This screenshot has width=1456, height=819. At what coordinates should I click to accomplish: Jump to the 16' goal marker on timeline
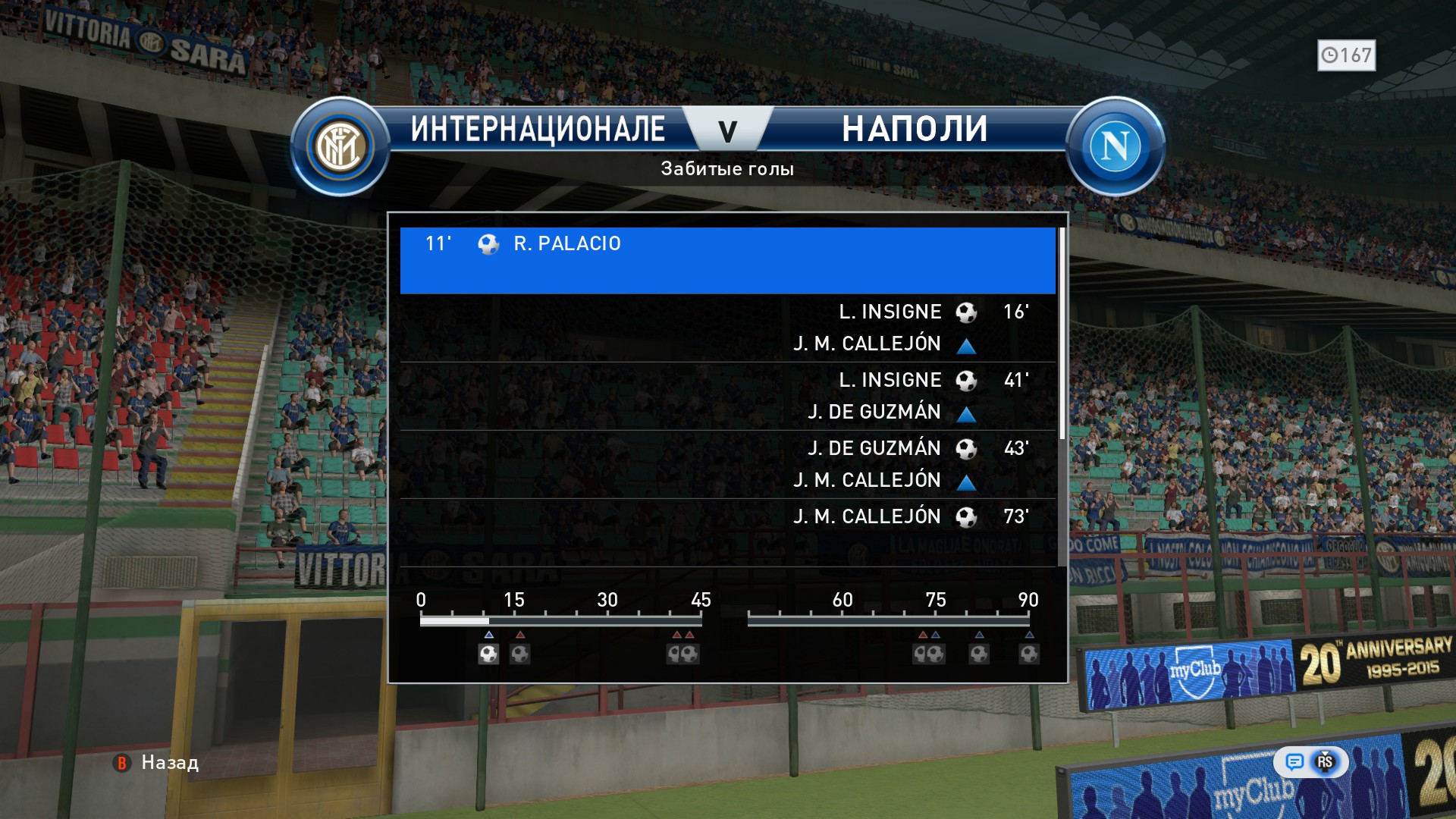[520, 654]
